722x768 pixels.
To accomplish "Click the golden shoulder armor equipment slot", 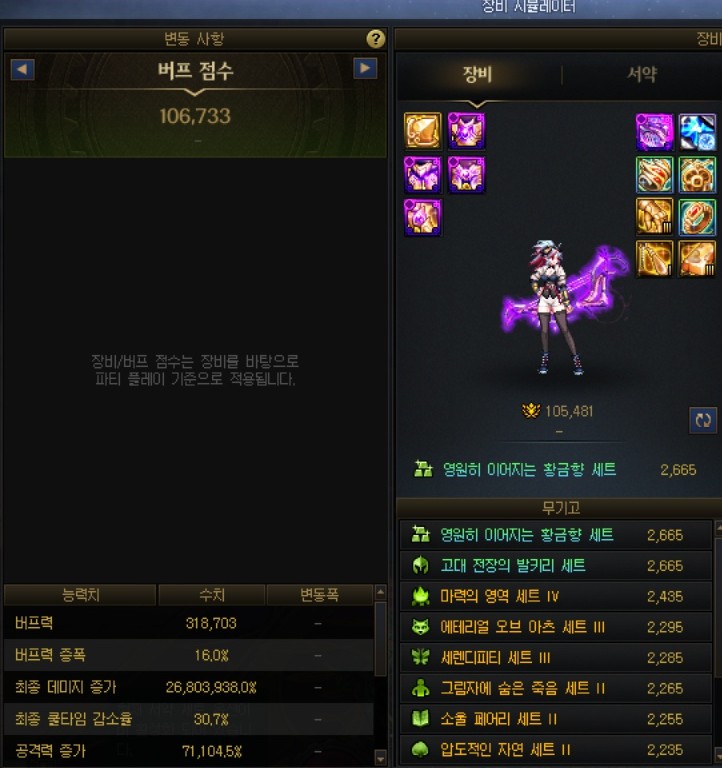I will coord(422,131).
